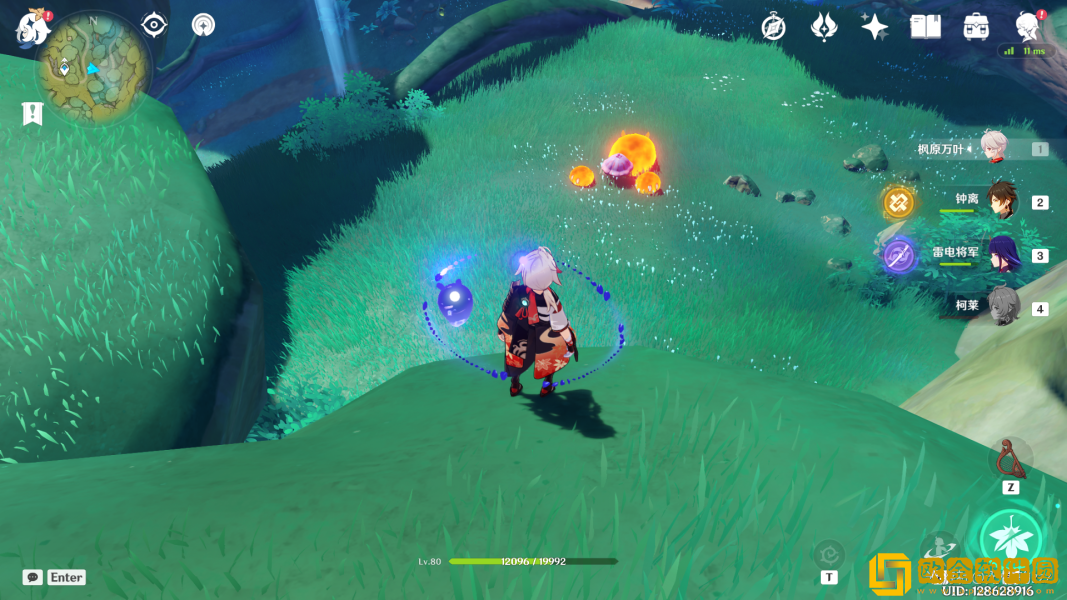The height and width of the screenshot is (600, 1067).
Task: Open the open-book handbook icon
Action: click(x=926, y=27)
